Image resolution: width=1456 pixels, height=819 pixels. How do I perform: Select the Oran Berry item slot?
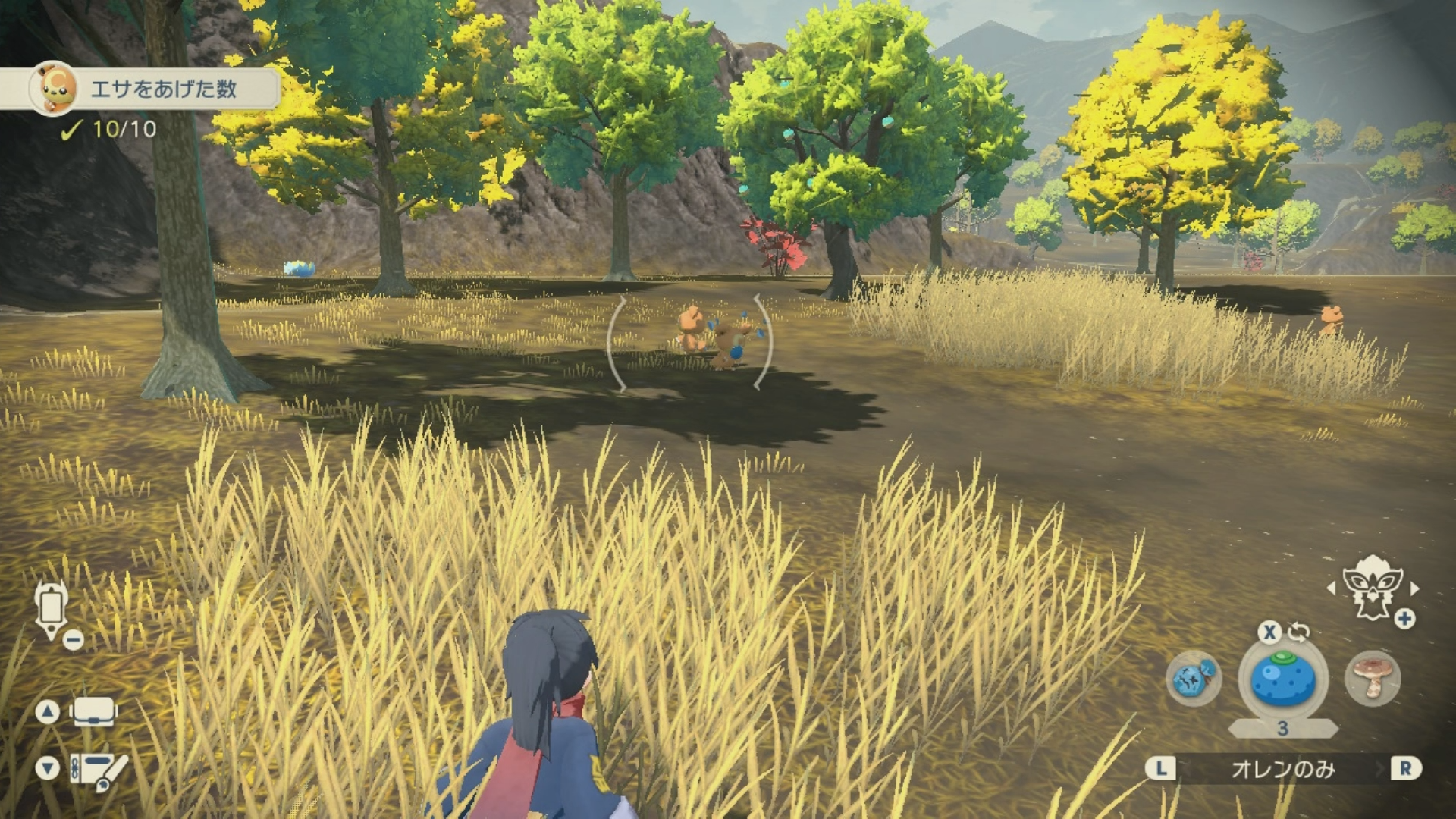[x=1283, y=679]
